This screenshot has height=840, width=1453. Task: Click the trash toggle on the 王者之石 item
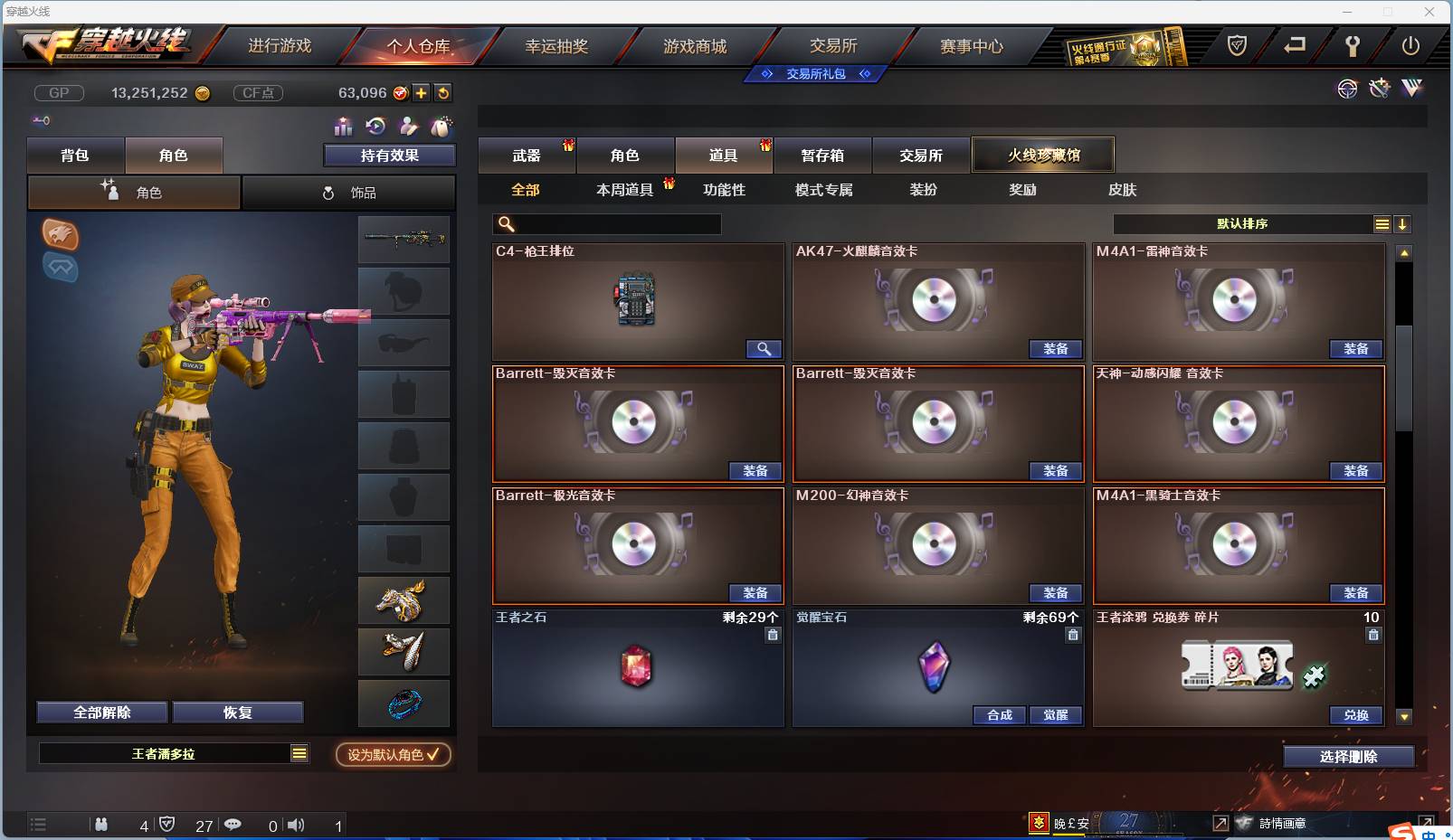pos(773,636)
